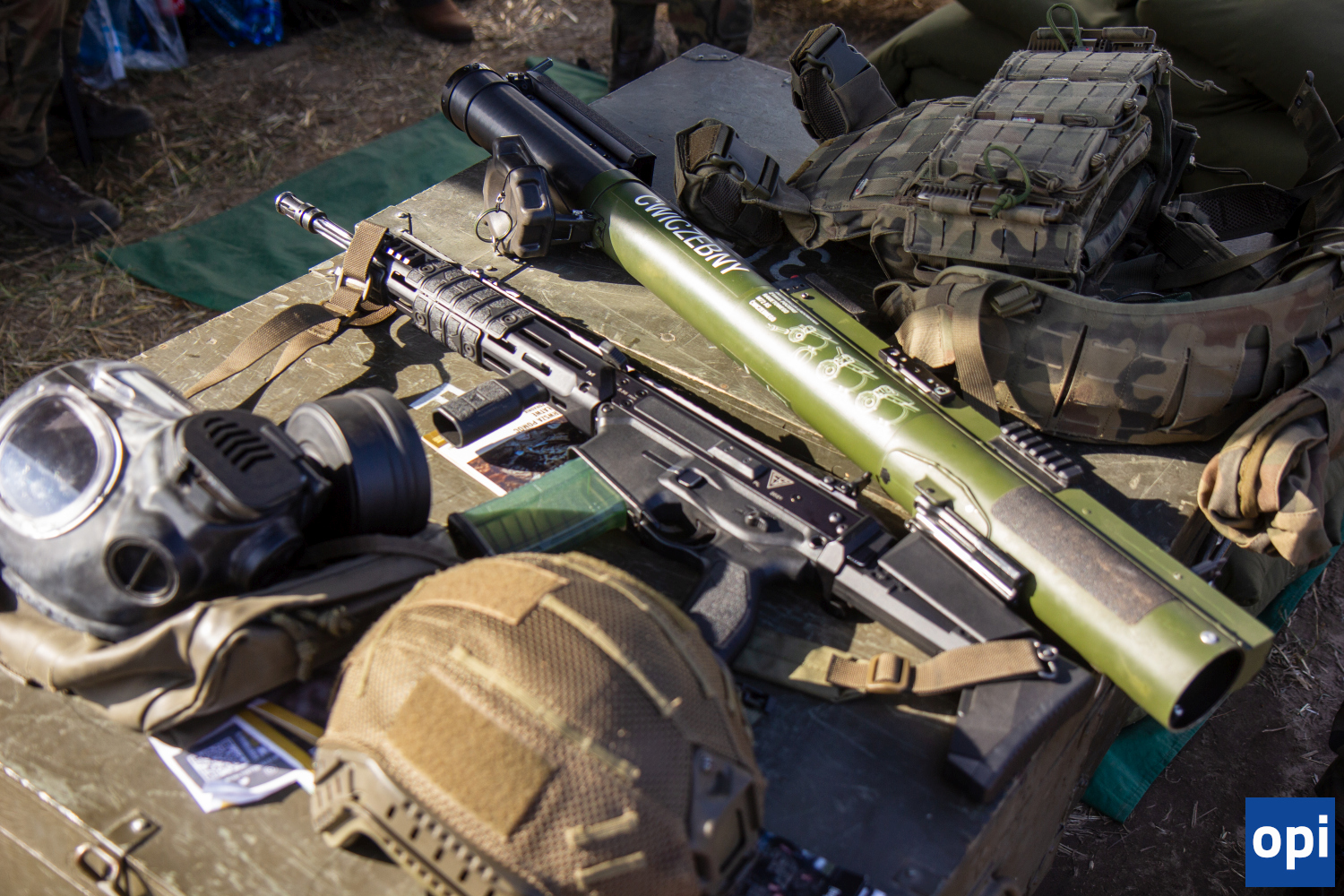Click the blue opi logo badge

click(x=1289, y=841)
